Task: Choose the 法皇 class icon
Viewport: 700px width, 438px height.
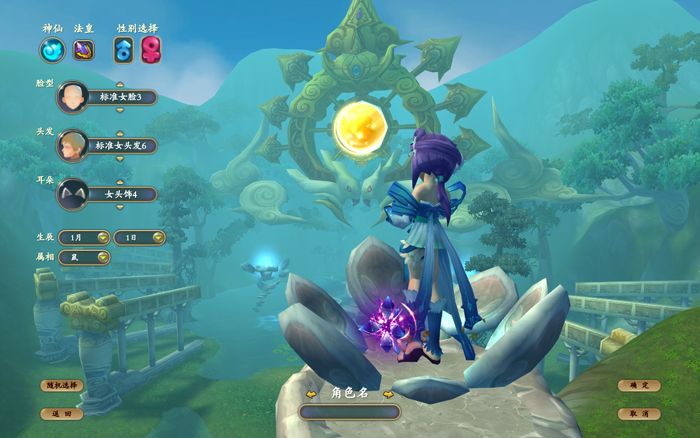Action: [84, 49]
